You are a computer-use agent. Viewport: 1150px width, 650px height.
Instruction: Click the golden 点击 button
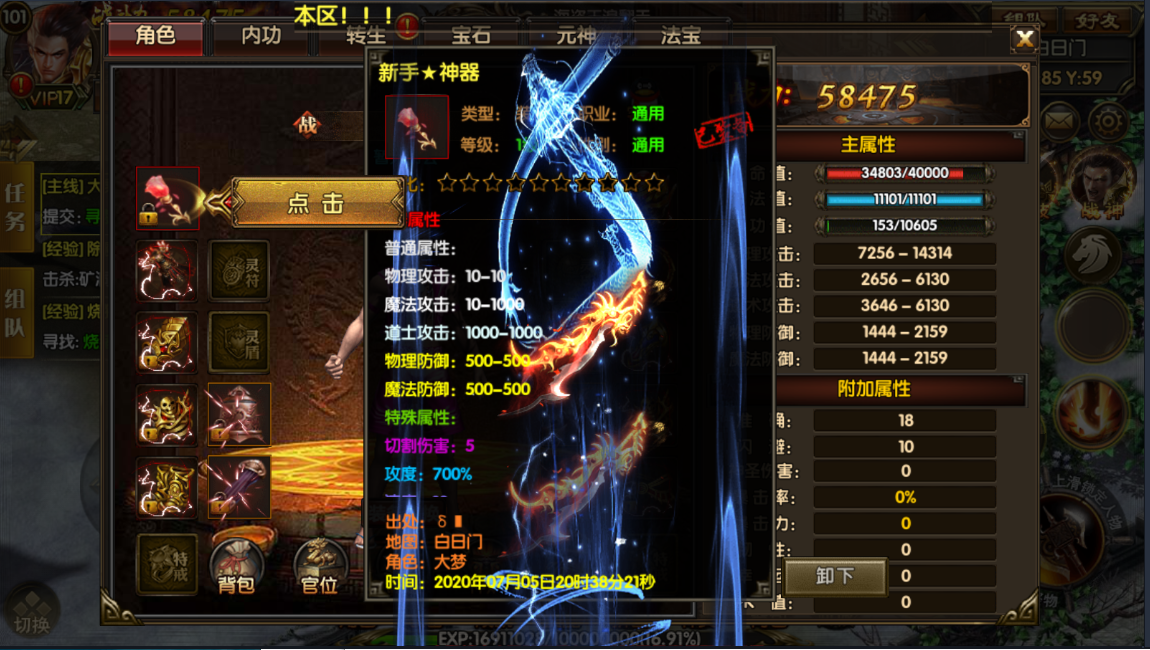click(x=316, y=203)
